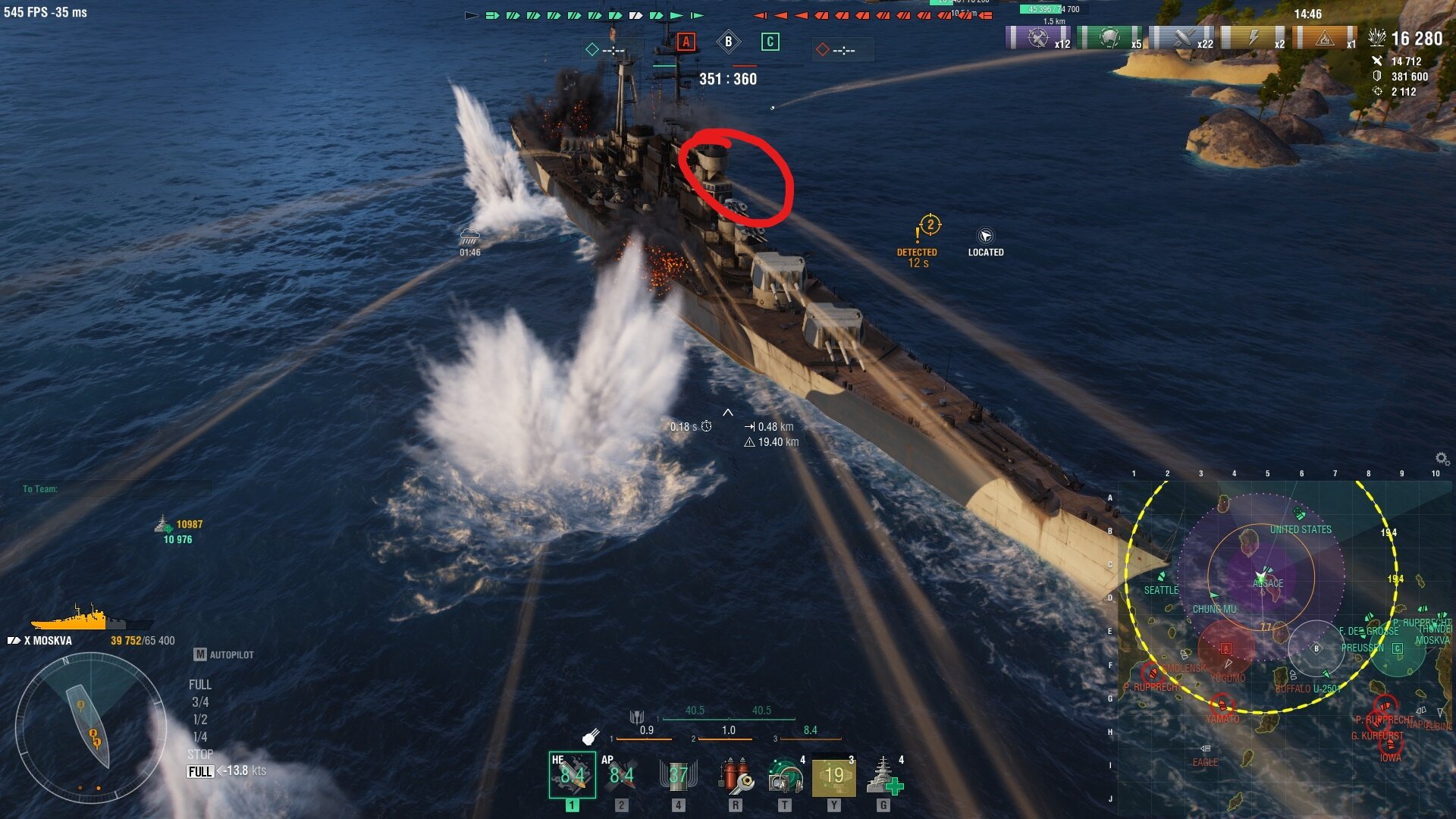Image resolution: width=1456 pixels, height=819 pixels.
Task: Select capture point A indicator
Action: click(686, 42)
